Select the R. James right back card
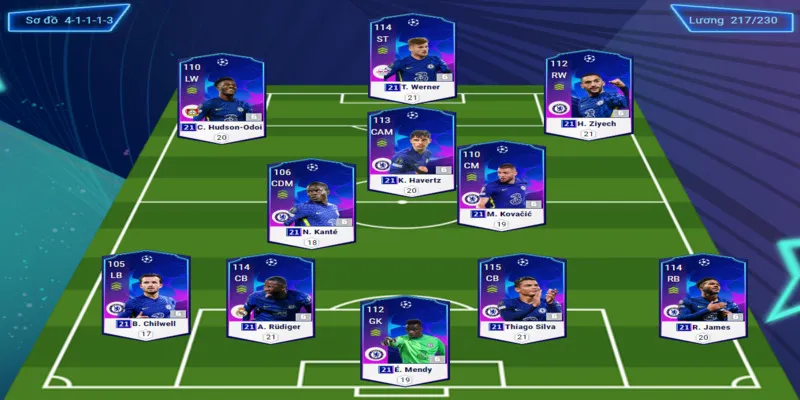 pos(702,295)
